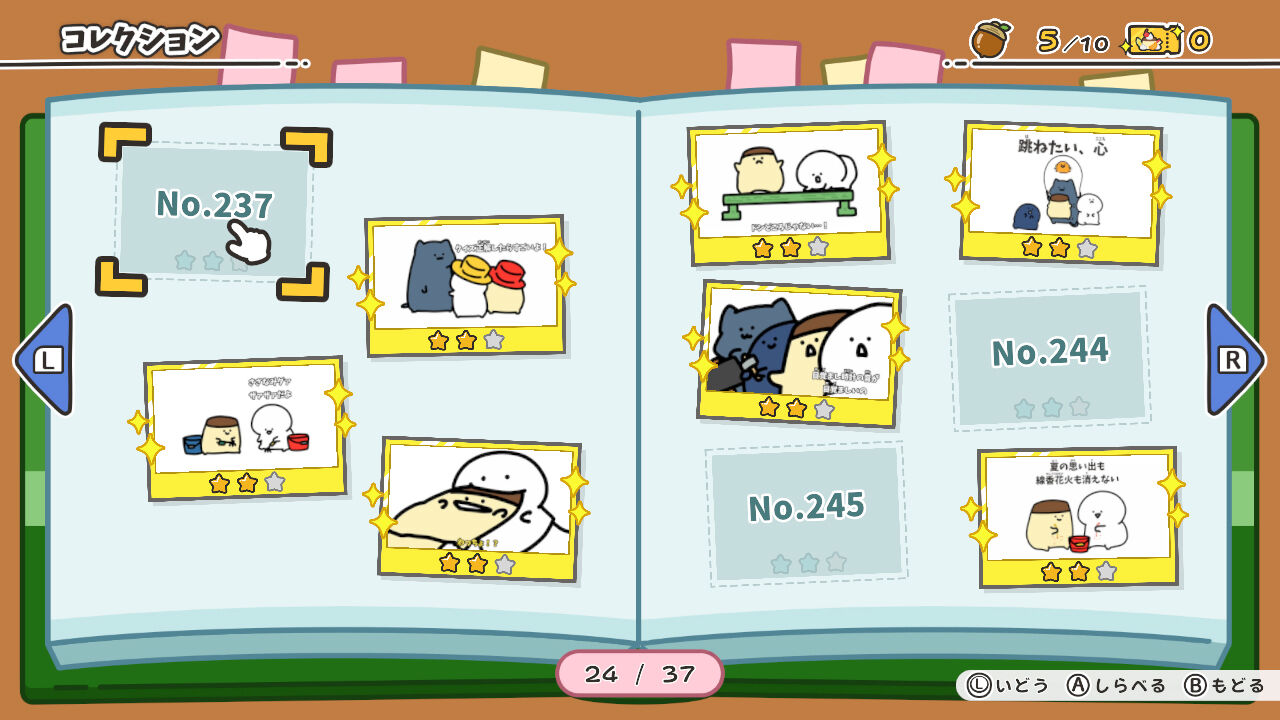The height and width of the screenshot is (720, 1280).
Task: Select the first gray star on No.237 slot
Action: pos(182,261)
